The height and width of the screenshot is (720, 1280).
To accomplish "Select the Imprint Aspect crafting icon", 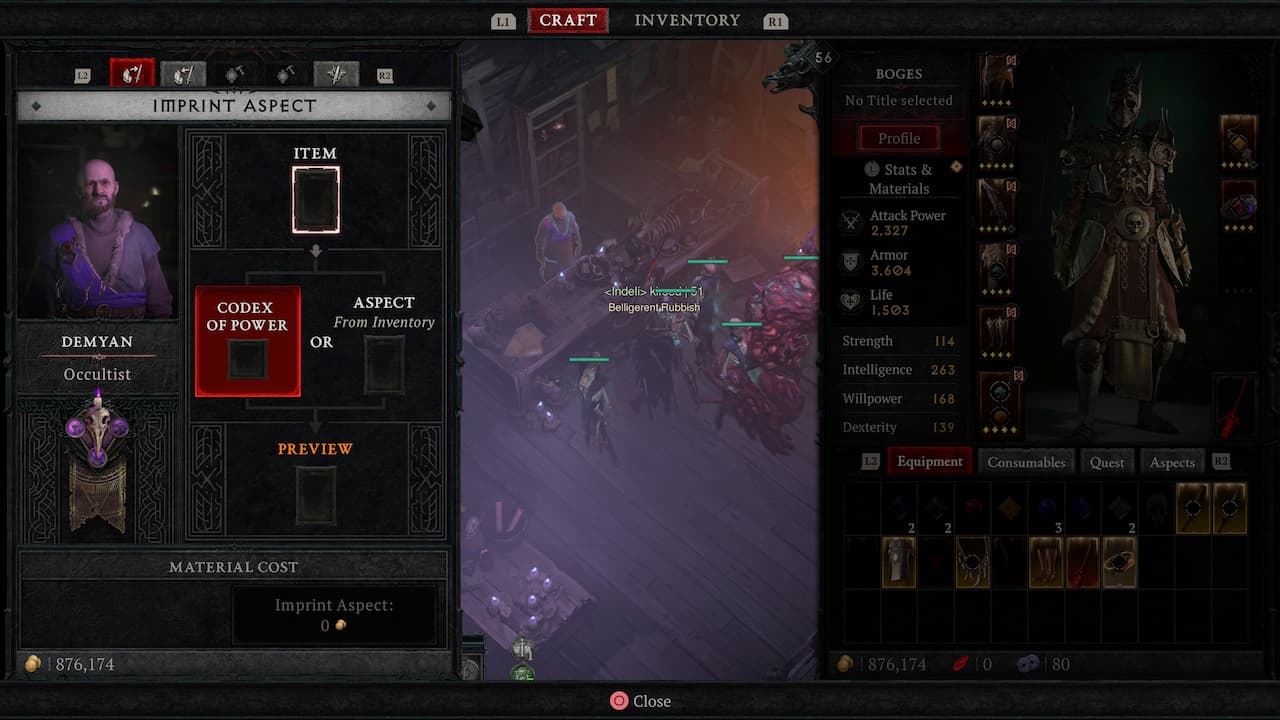I will pos(131,73).
